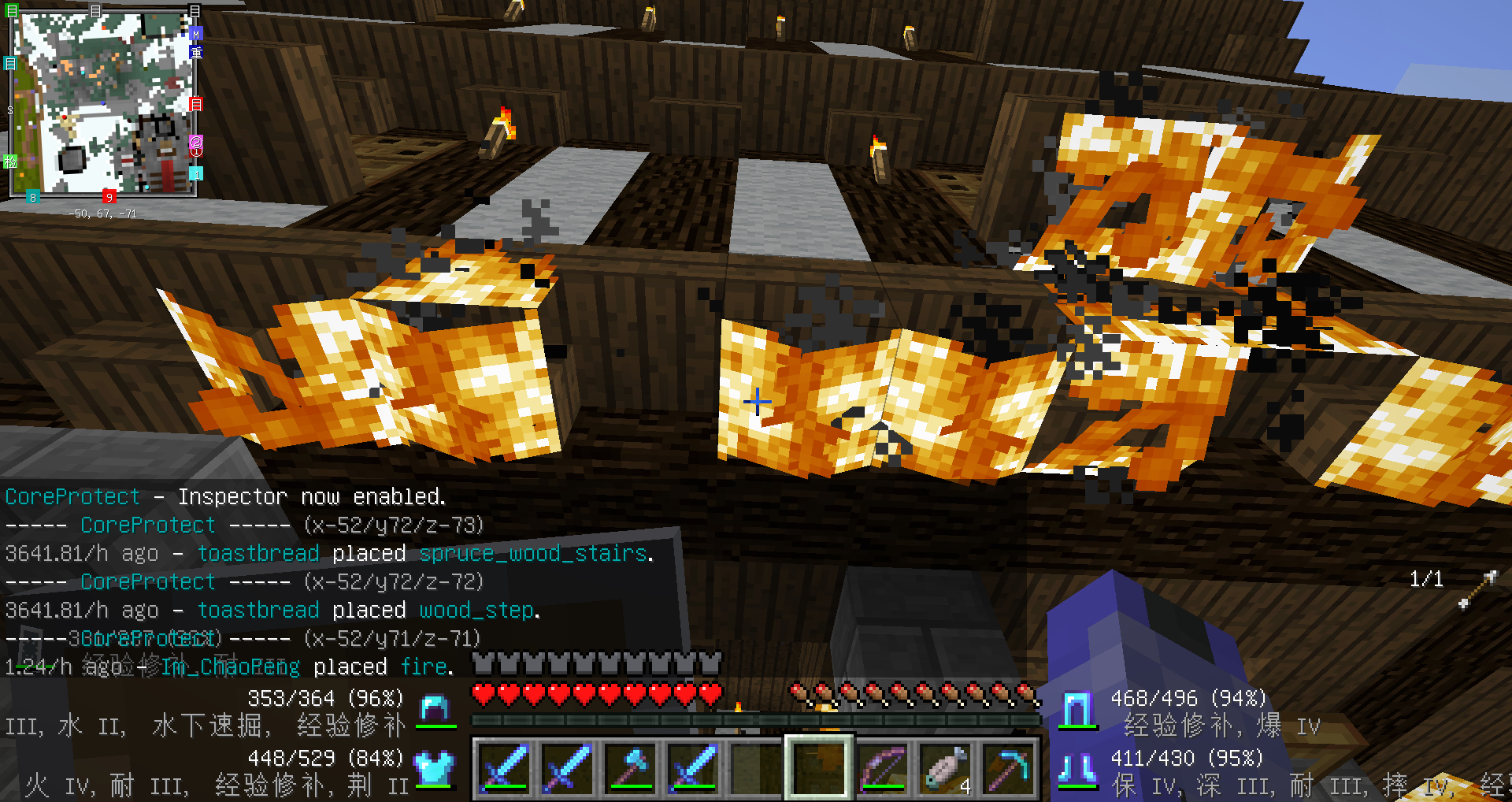Click the magenta ② waypoint marker

(196, 142)
